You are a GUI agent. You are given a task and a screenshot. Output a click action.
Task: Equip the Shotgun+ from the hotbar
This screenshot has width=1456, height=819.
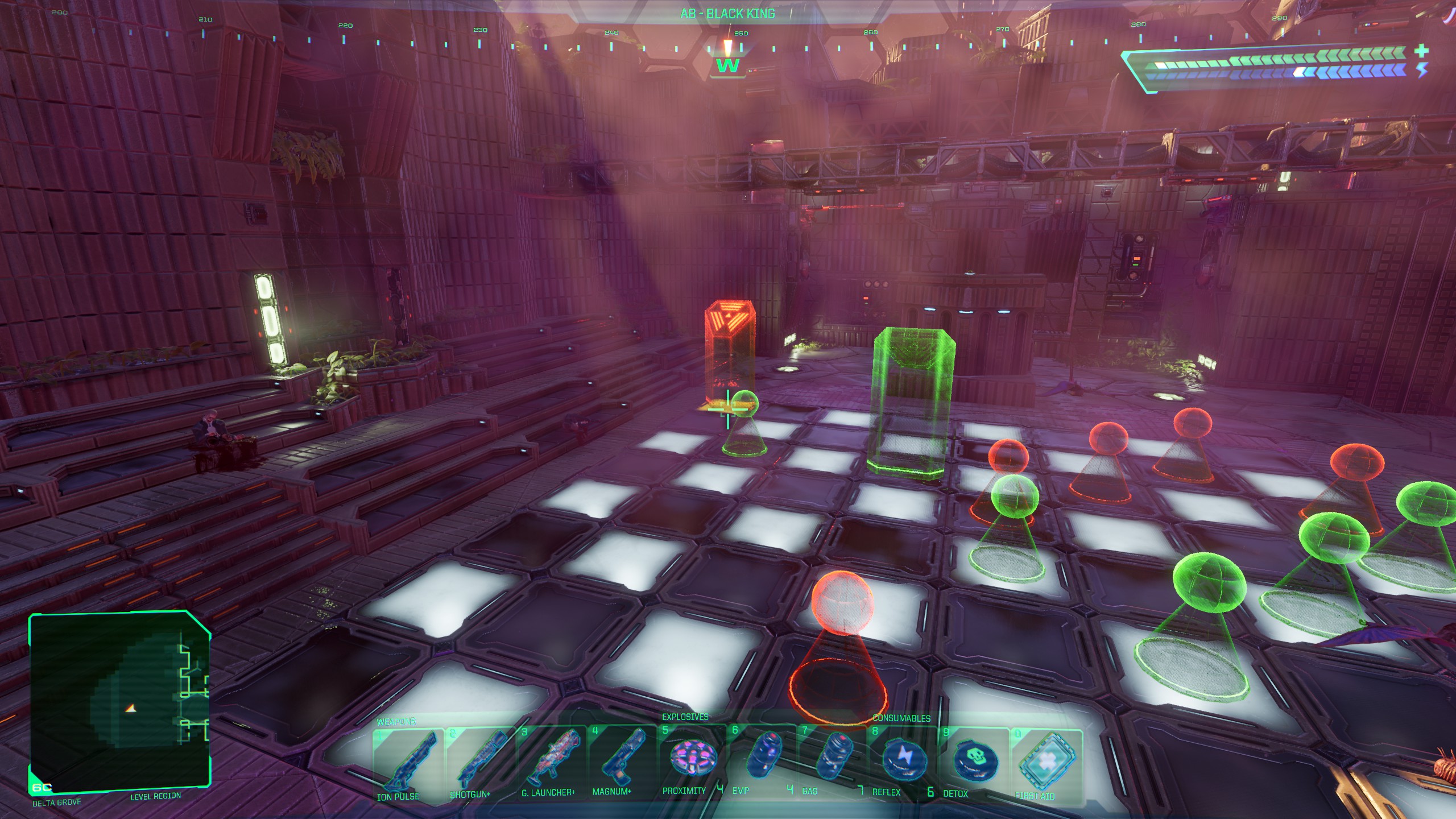[479, 761]
